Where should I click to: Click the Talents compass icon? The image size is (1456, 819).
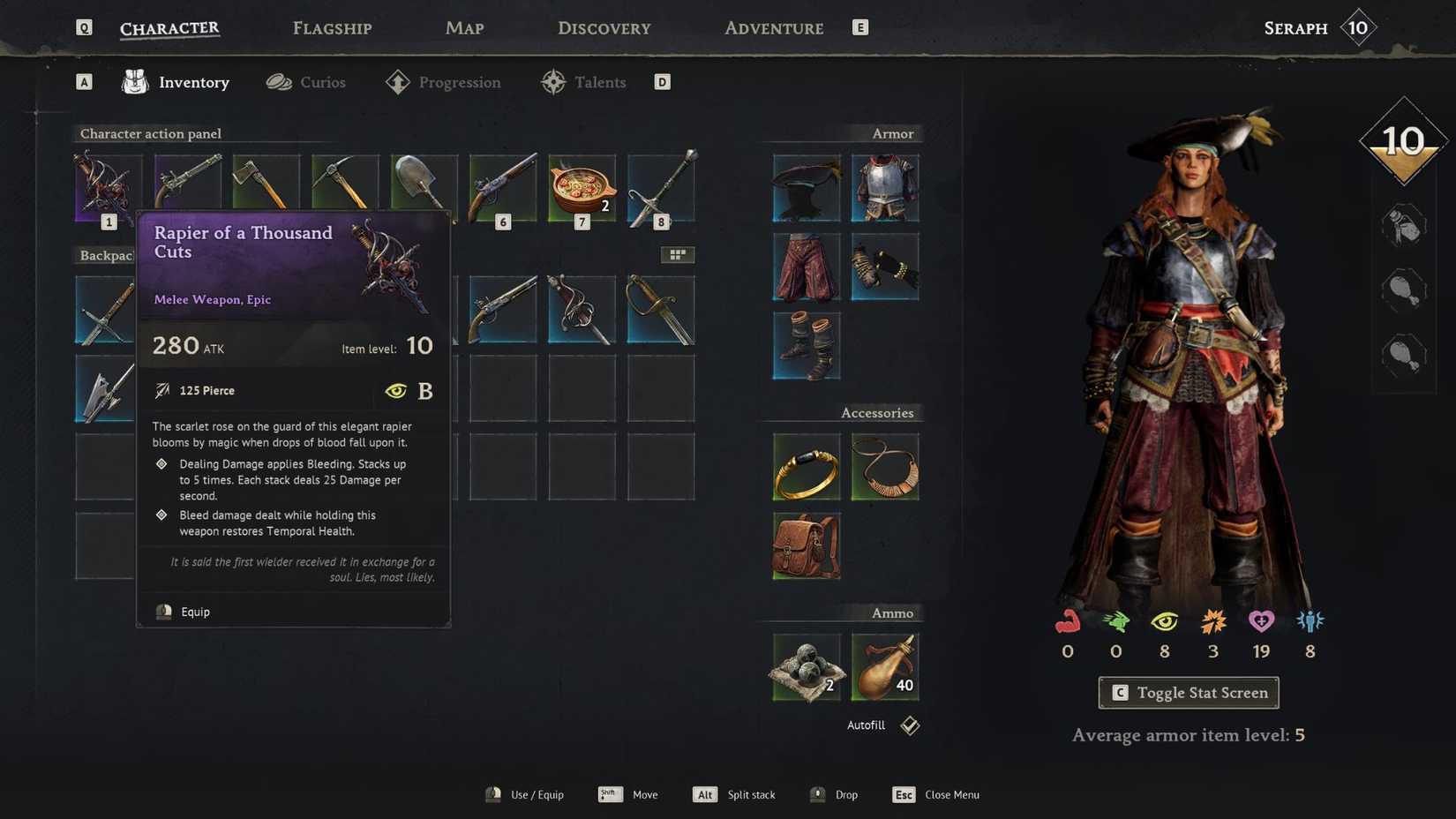point(553,81)
